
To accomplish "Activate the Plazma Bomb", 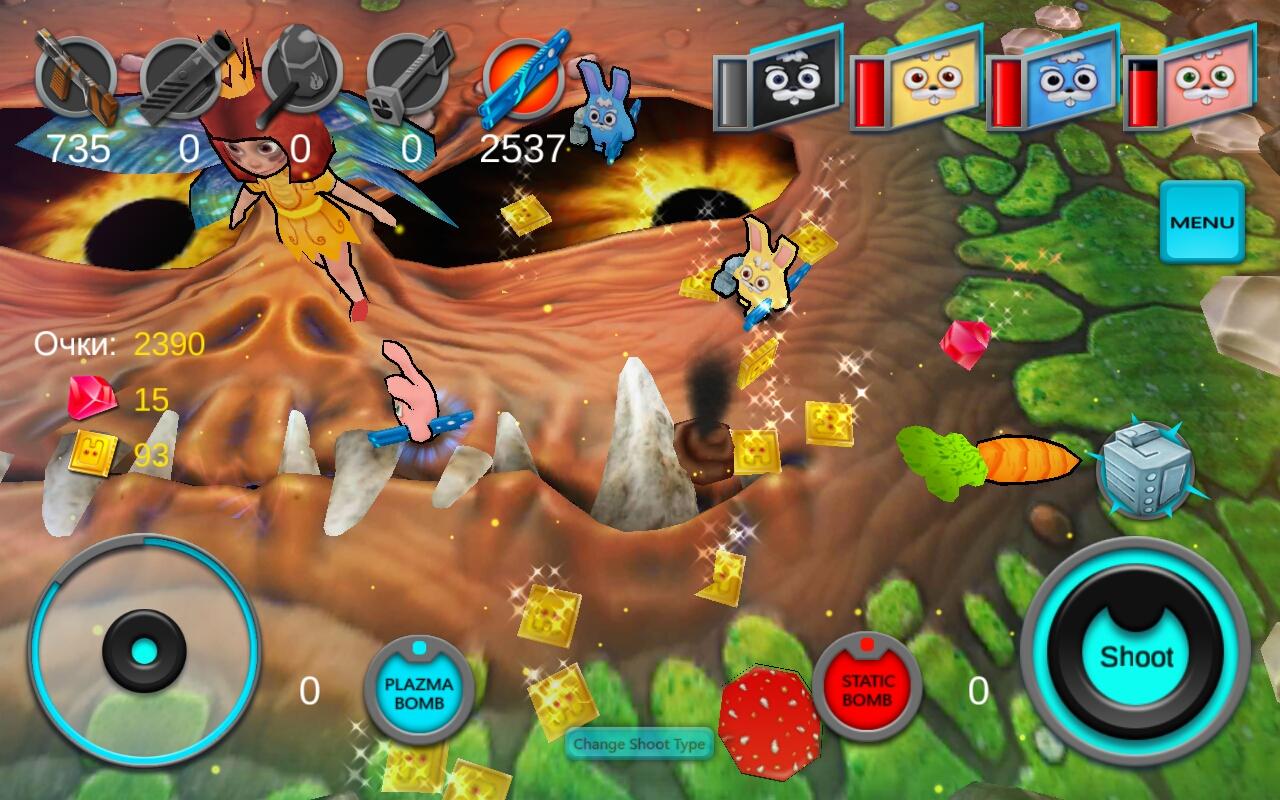I will pyautogui.click(x=418, y=690).
